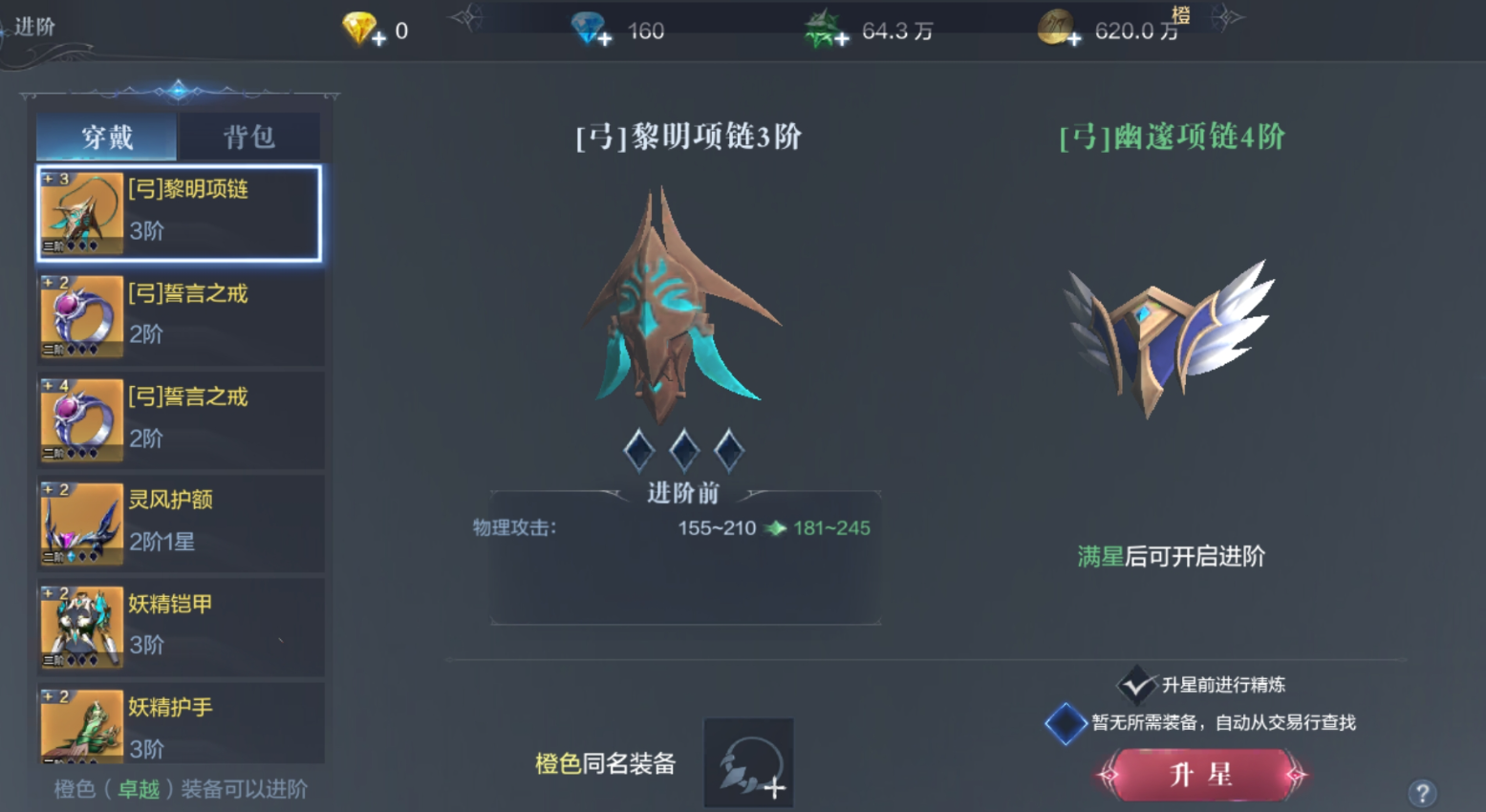Click the 满星后可开启进阶 notice text
This screenshot has height=812, width=1486.
pos(1169,557)
